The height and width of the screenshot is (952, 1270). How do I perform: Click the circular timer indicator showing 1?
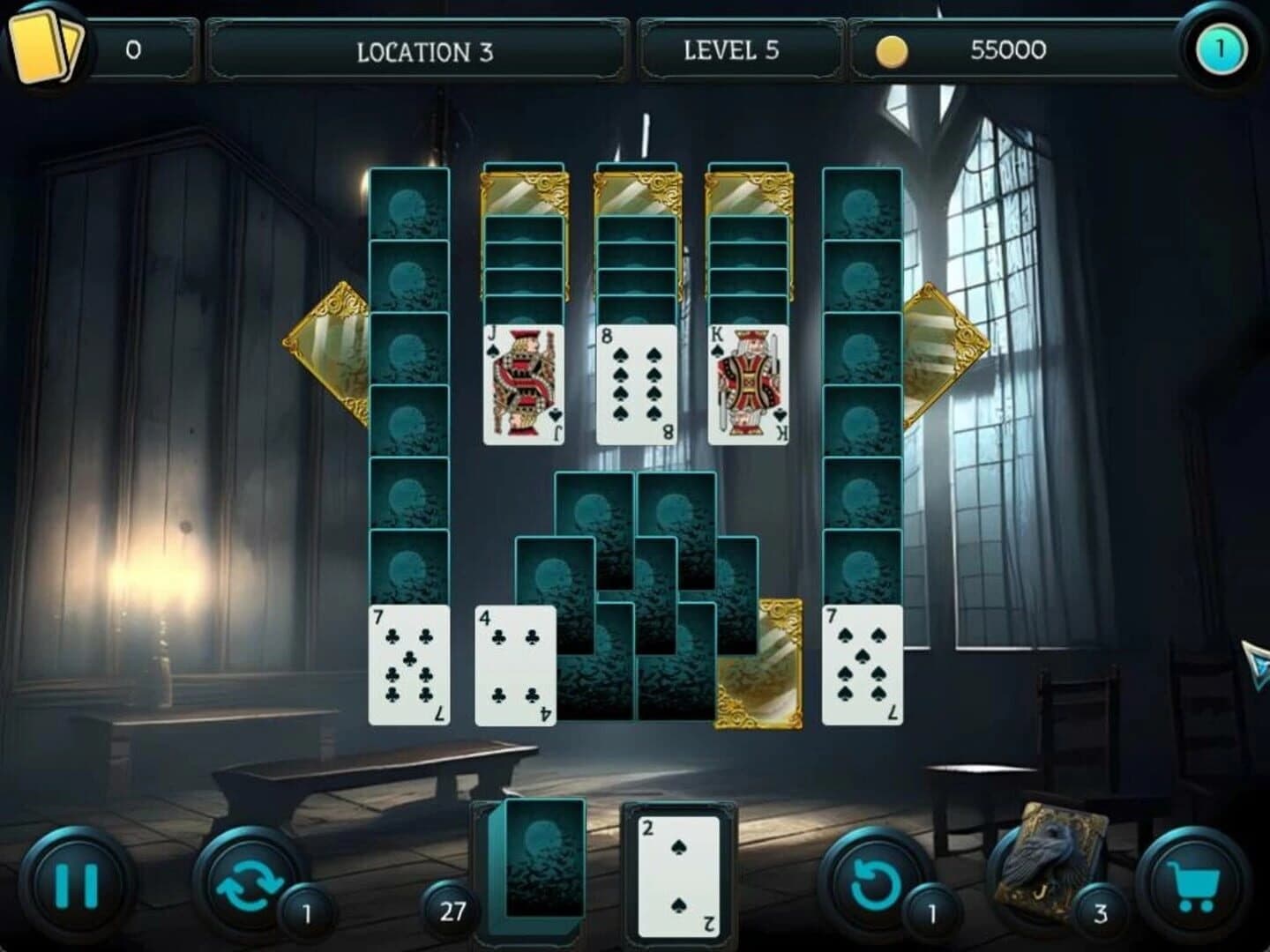(1217, 50)
